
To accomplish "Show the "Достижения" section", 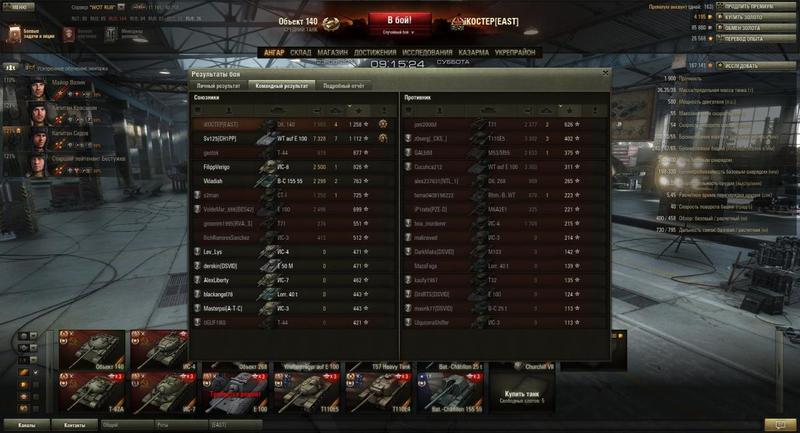I will [374, 51].
